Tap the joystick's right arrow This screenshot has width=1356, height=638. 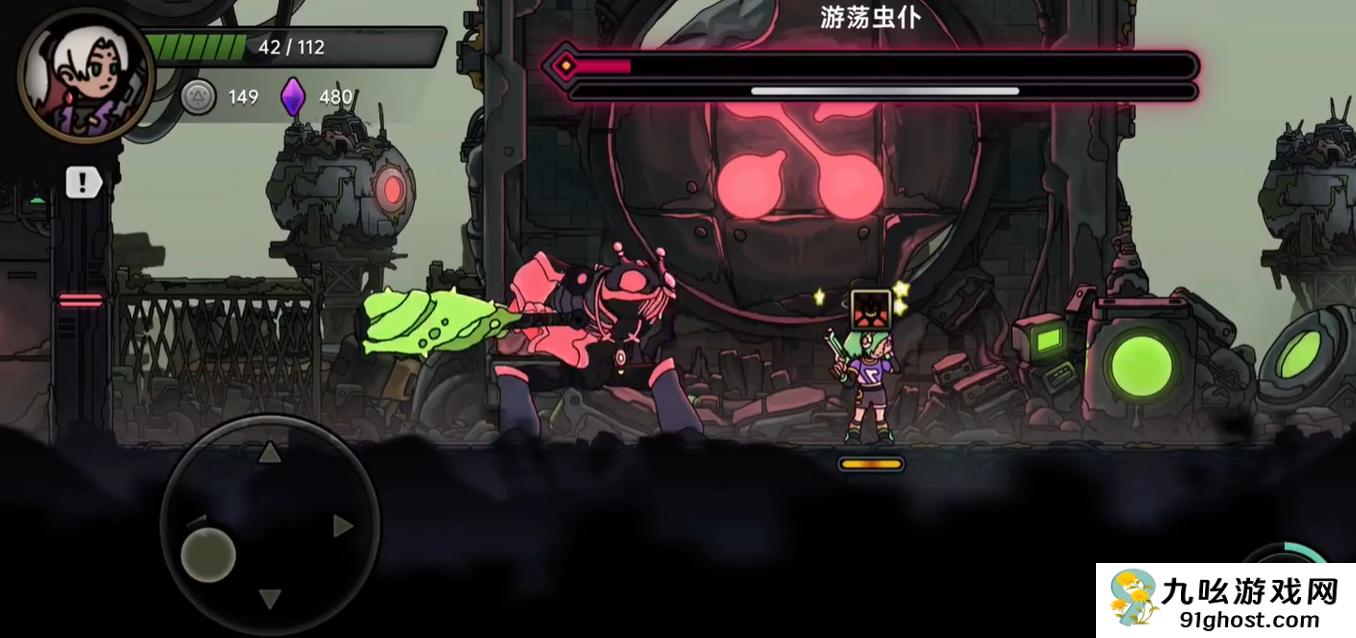tap(343, 526)
